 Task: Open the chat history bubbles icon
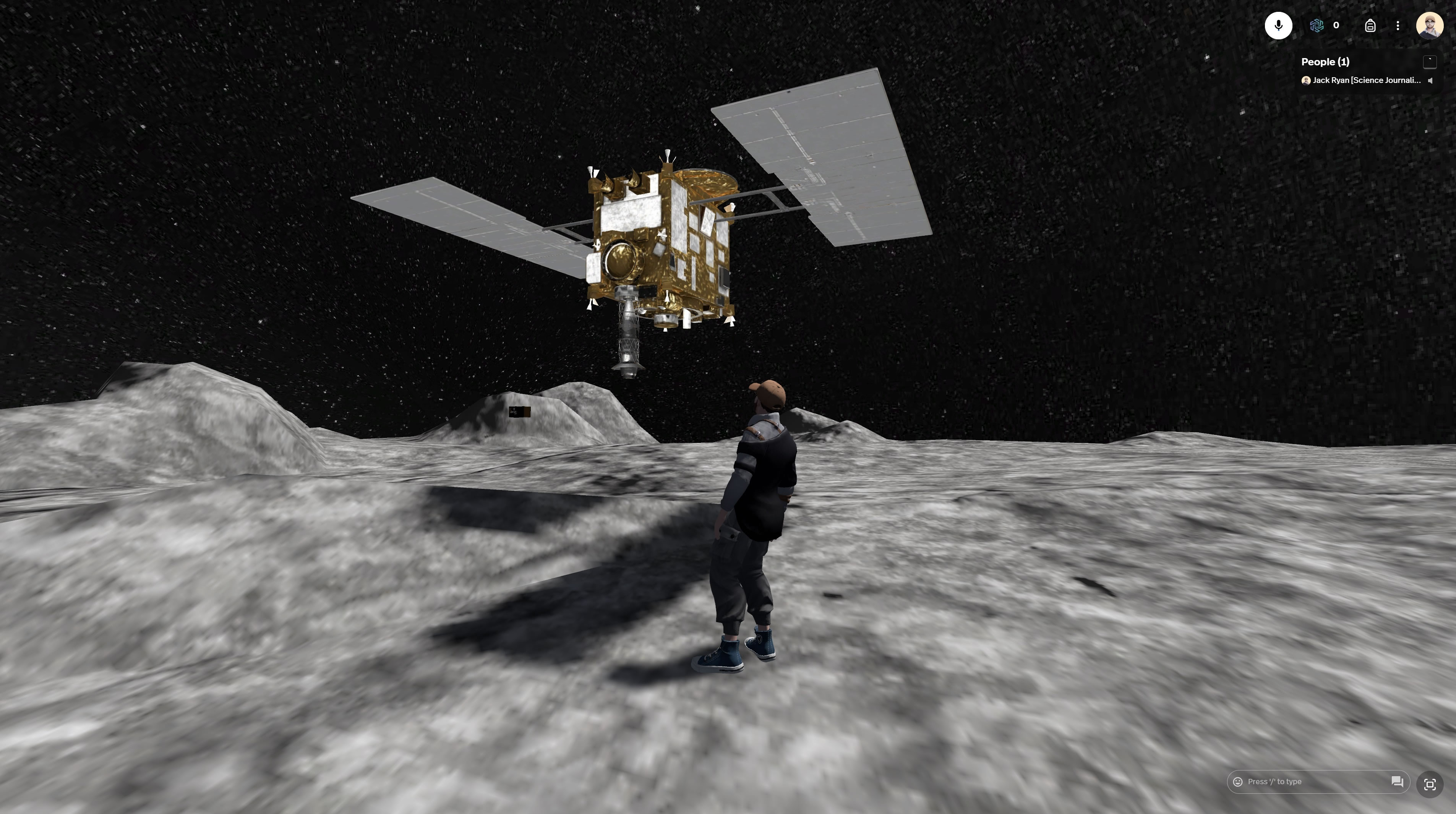coord(1397,782)
